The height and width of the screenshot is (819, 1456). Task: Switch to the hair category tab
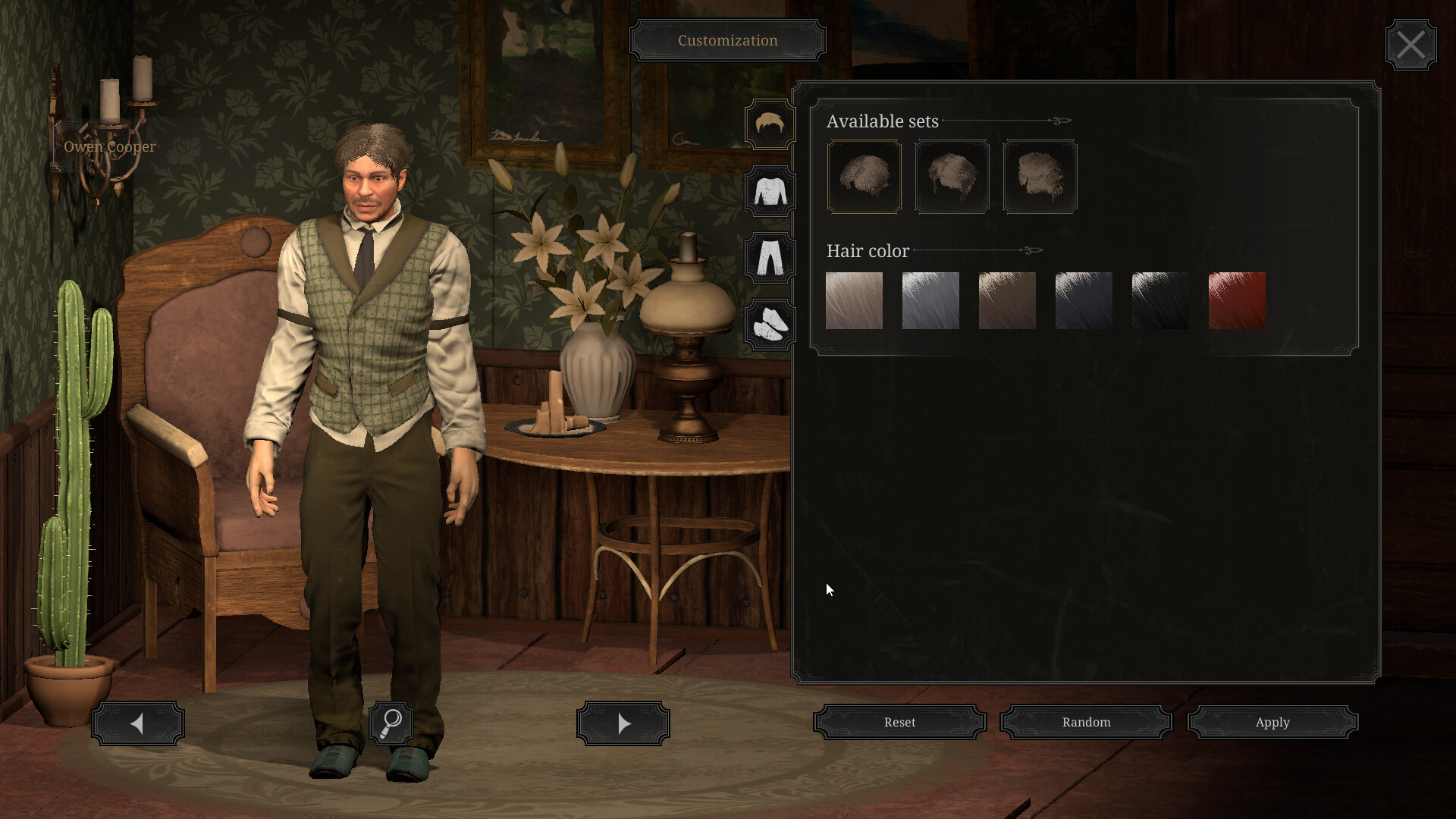[770, 125]
